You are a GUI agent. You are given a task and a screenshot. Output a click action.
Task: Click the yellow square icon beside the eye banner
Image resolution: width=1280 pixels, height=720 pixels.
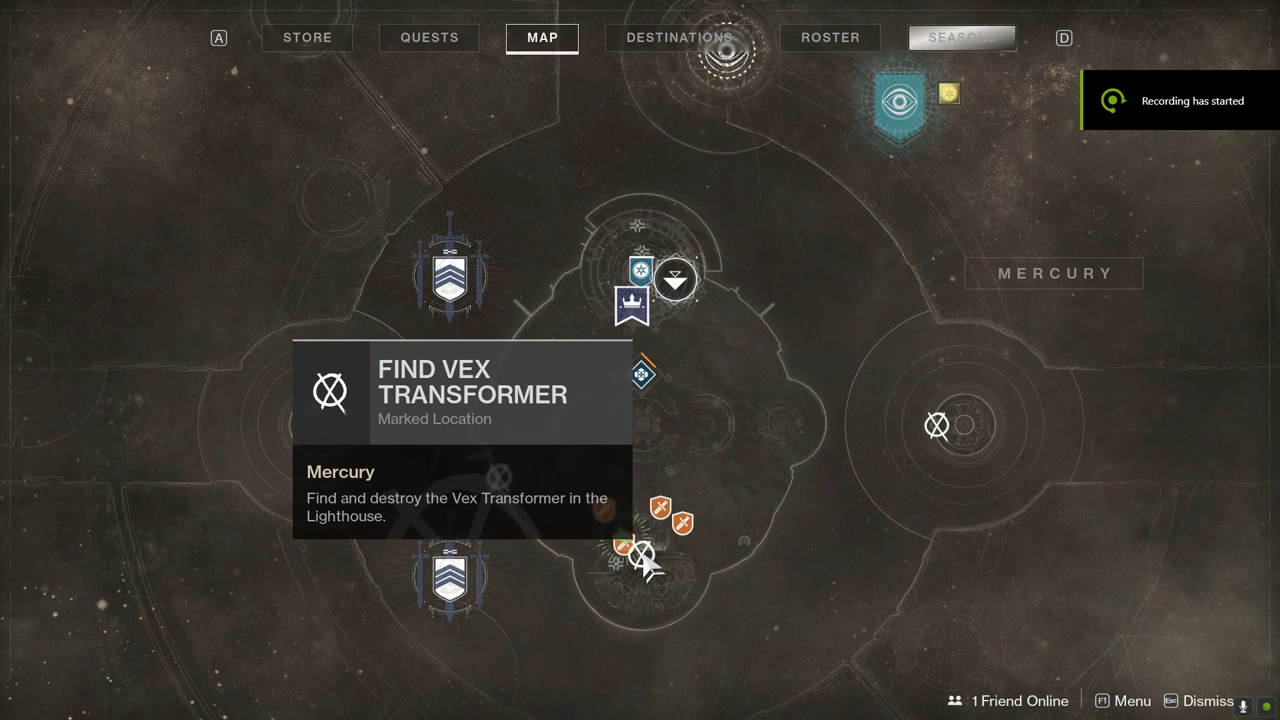pyautogui.click(x=949, y=93)
